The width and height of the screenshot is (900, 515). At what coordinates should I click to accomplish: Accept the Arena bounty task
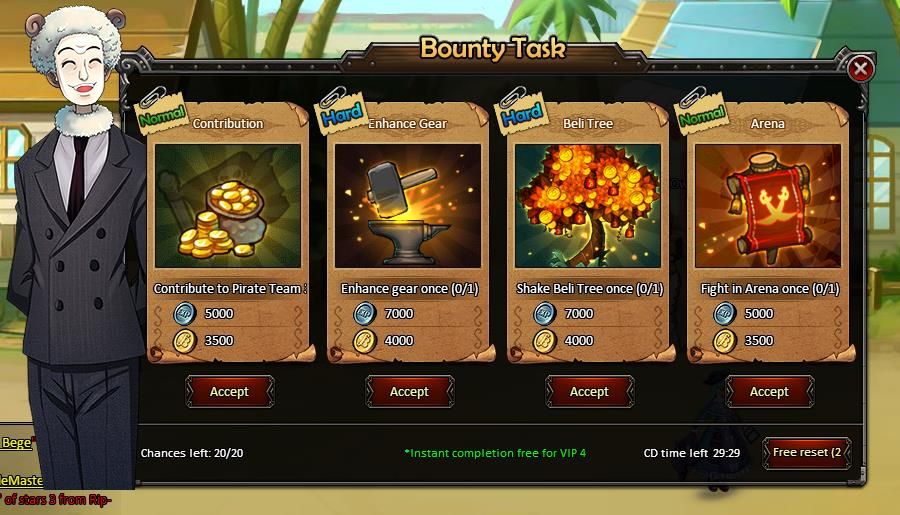pos(769,392)
